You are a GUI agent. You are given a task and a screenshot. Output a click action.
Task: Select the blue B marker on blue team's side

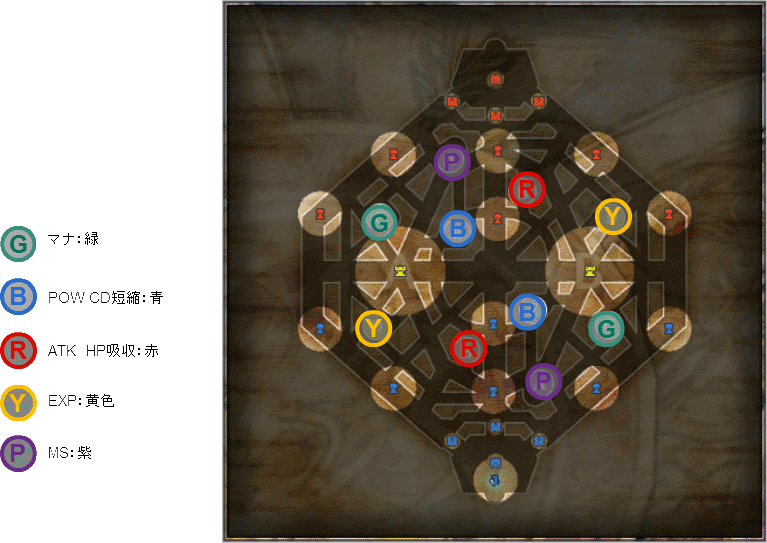527,313
